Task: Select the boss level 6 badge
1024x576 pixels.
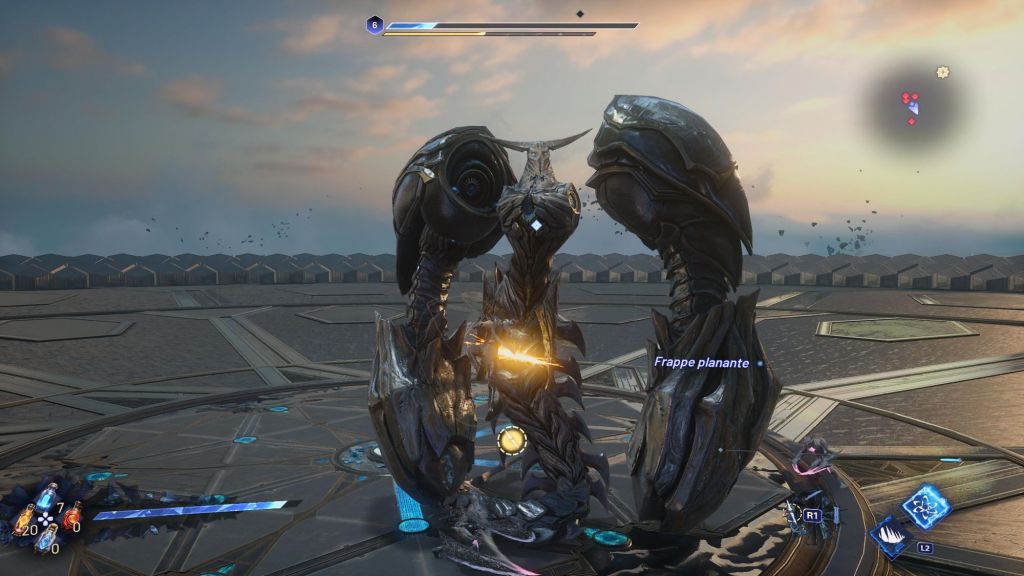Action: click(374, 25)
